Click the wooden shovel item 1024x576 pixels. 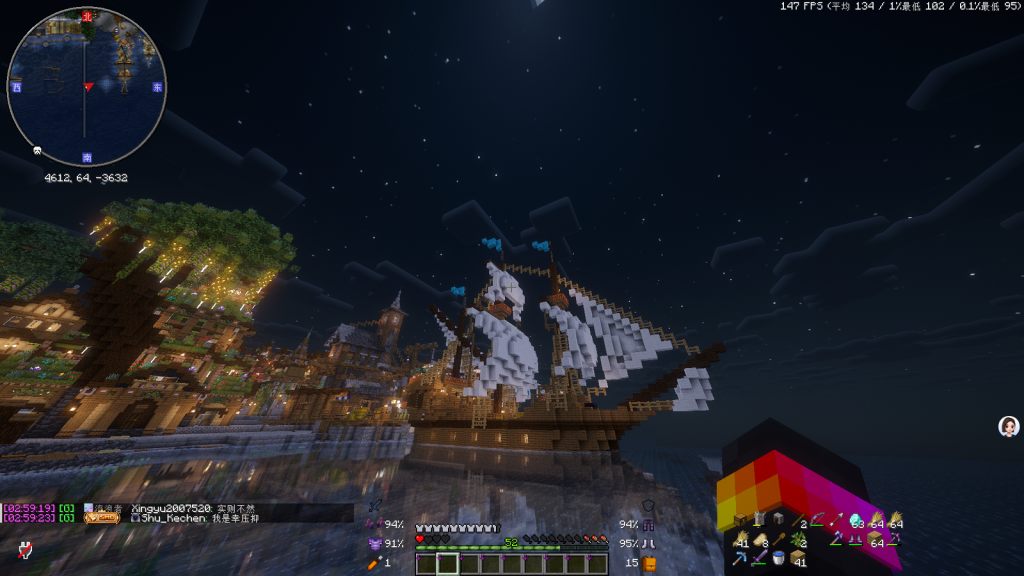pyautogui.click(x=779, y=540)
